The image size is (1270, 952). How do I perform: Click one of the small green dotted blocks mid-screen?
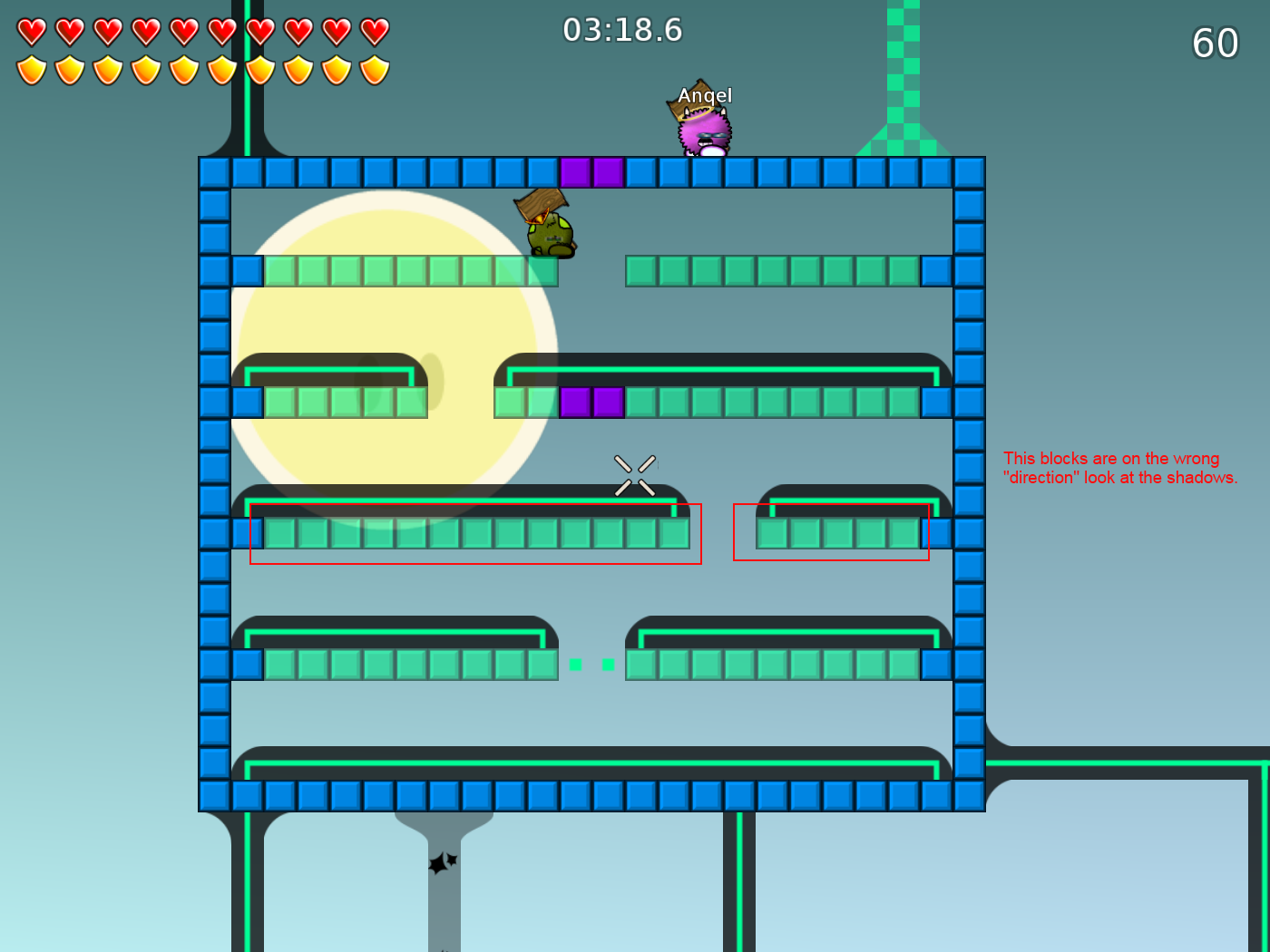[x=574, y=664]
